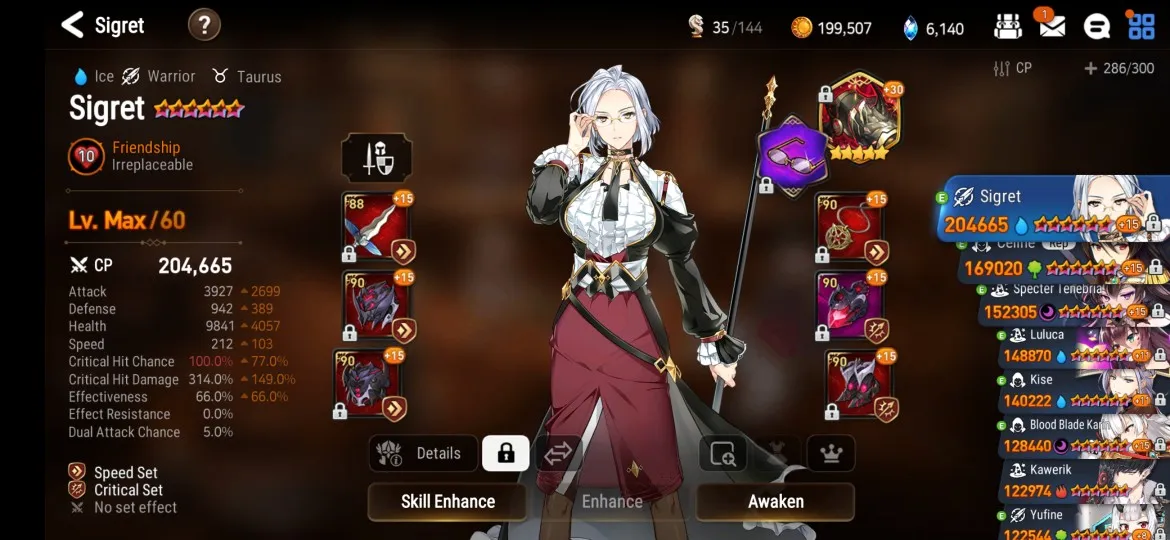The image size is (1170, 540).
Task: Click the Awaken button
Action: click(775, 501)
